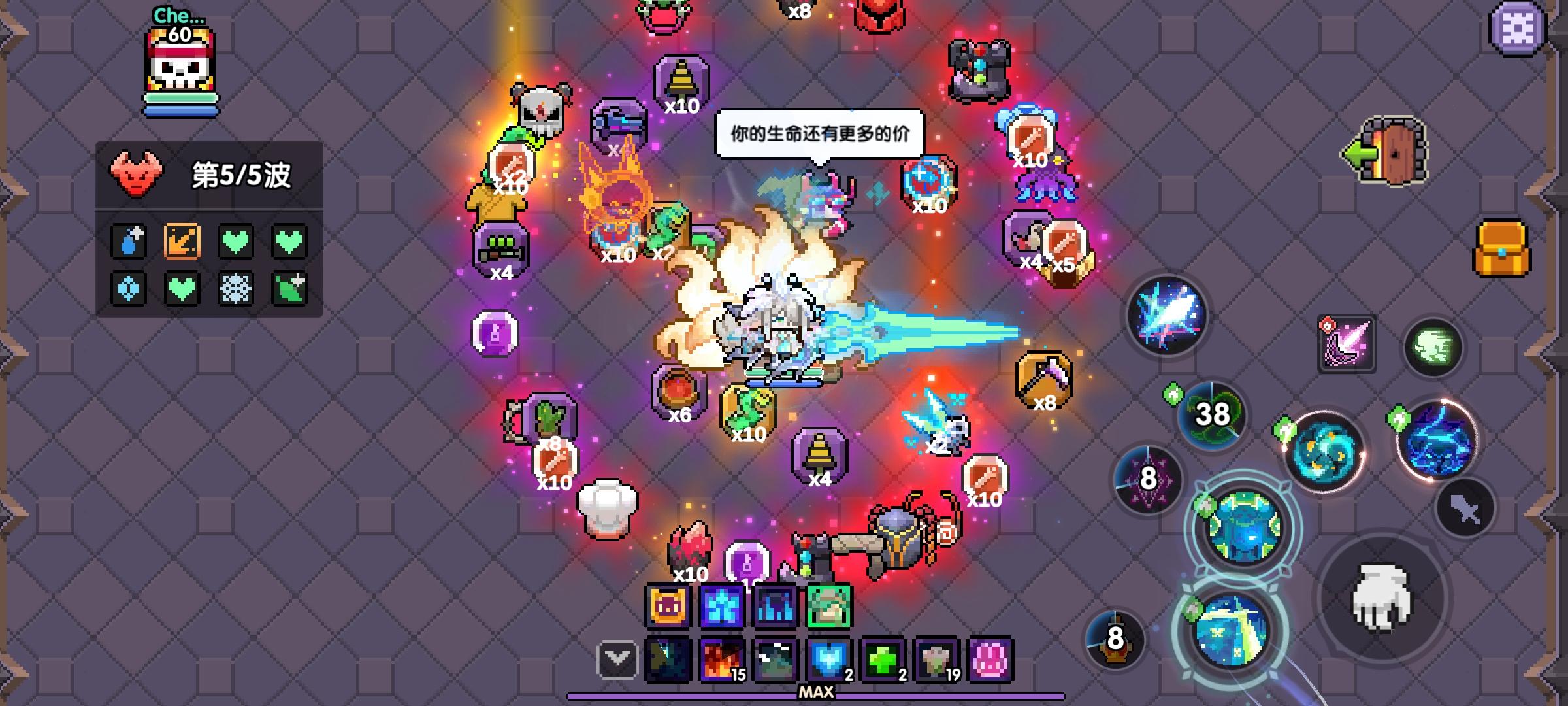The width and height of the screenshot is (1568, 706).
Task: Toggle the blue water drop modifier
Action: click(128, 240)
